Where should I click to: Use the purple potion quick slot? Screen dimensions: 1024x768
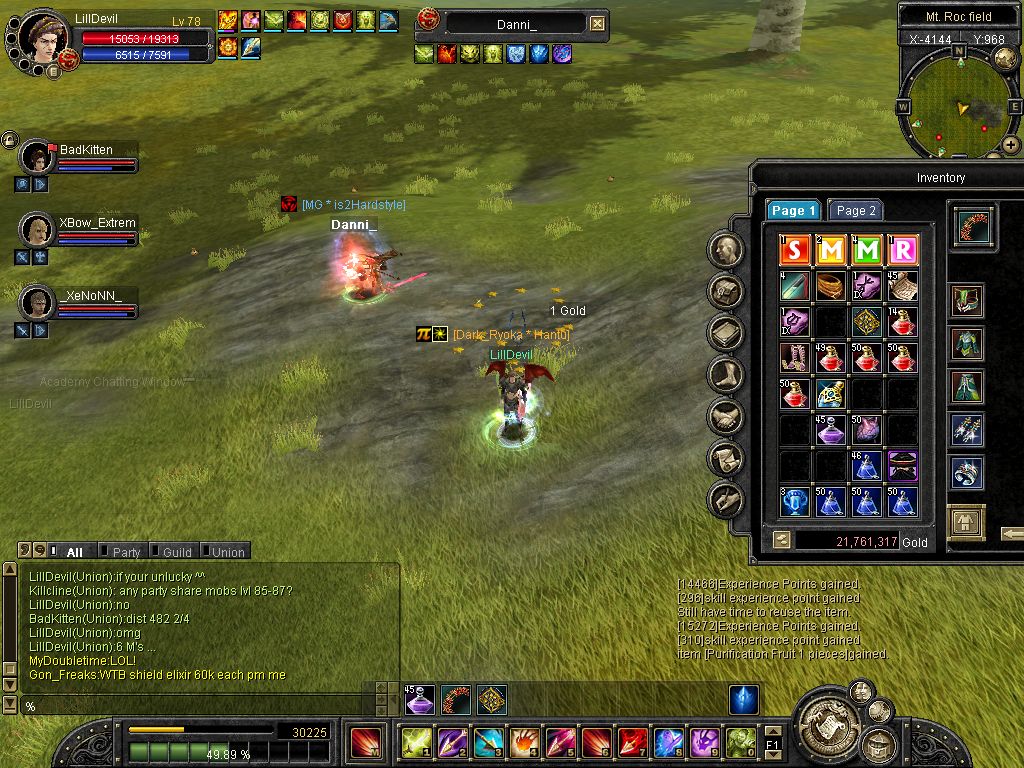pyautogui.click(x=420, y=700)
